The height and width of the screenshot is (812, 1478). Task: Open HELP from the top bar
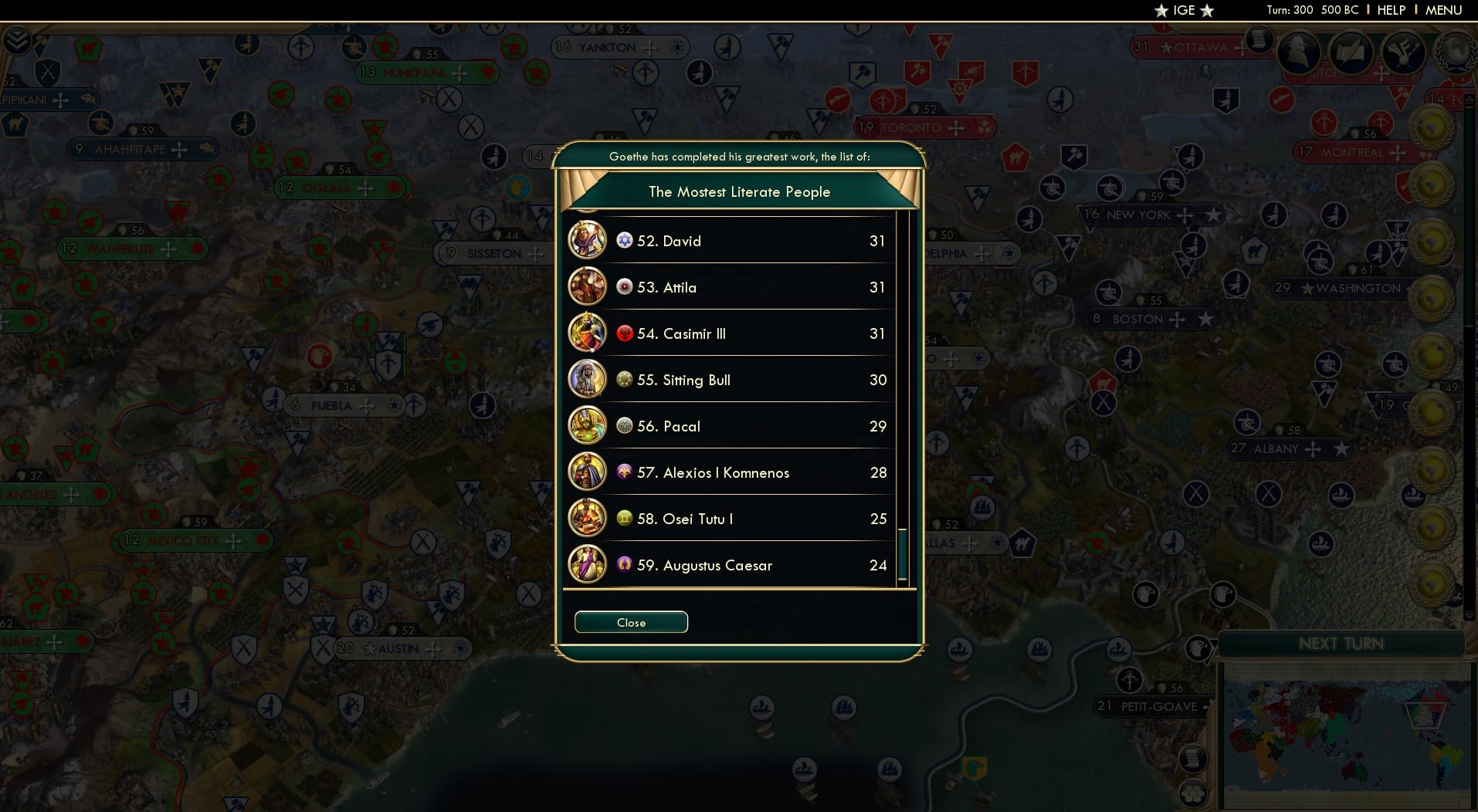click(x=1391, y=10)
